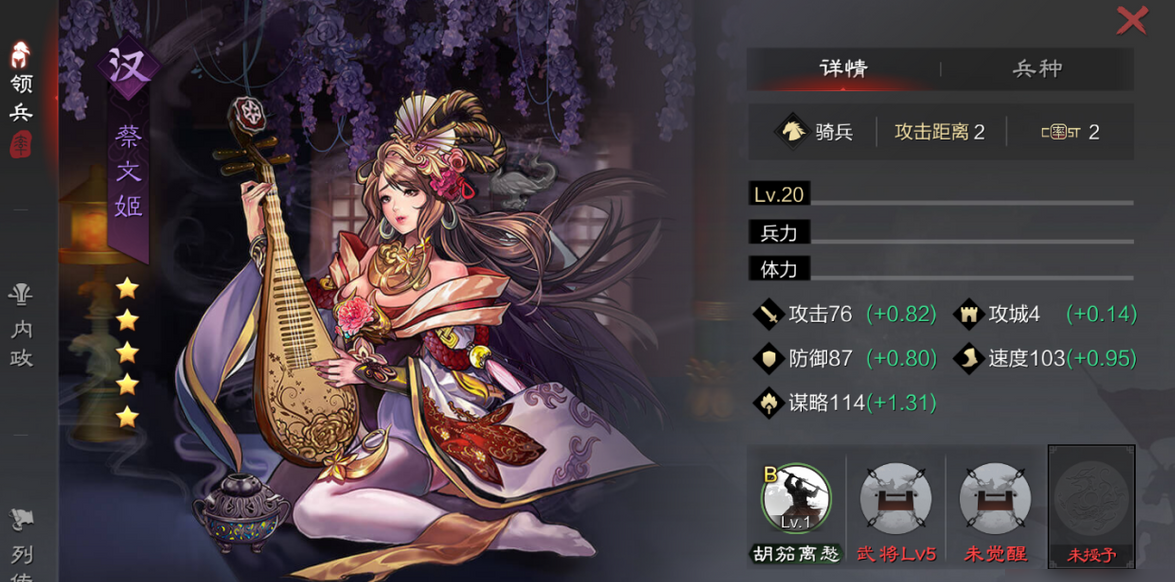
Task: Close the general details panel
Action: click(x=1131, y=20)
